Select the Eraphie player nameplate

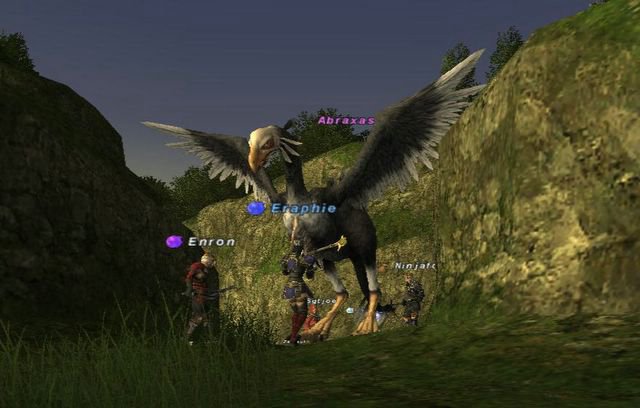click(303, 208)
